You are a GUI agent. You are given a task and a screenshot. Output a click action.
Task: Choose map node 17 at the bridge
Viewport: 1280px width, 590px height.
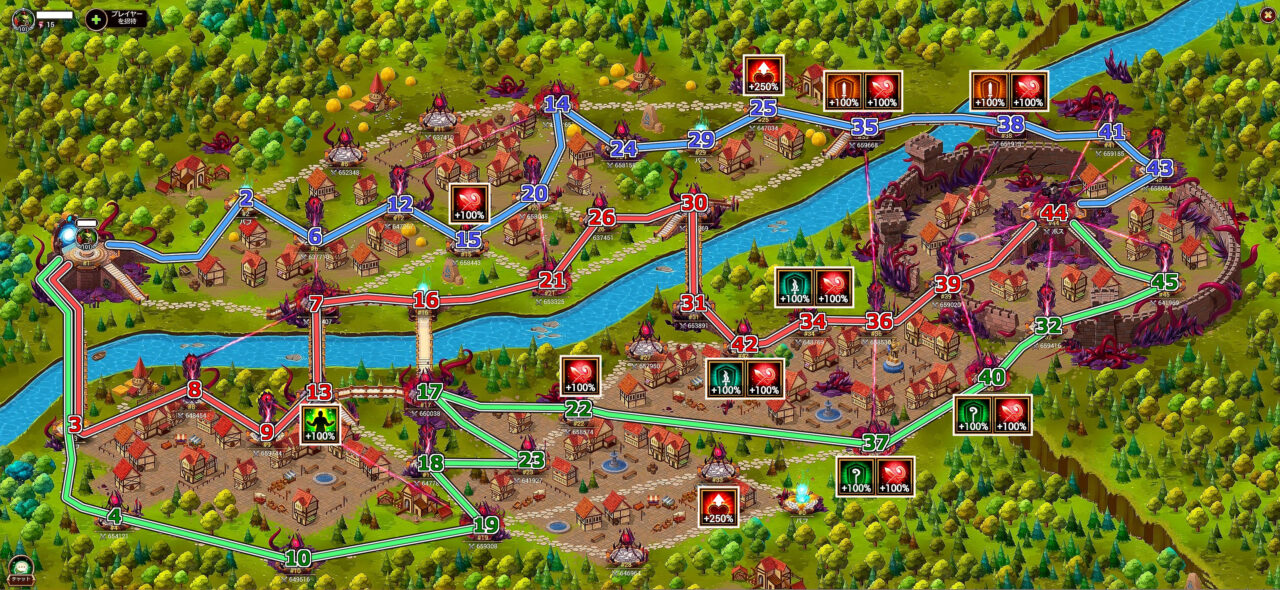pos(430,392)
